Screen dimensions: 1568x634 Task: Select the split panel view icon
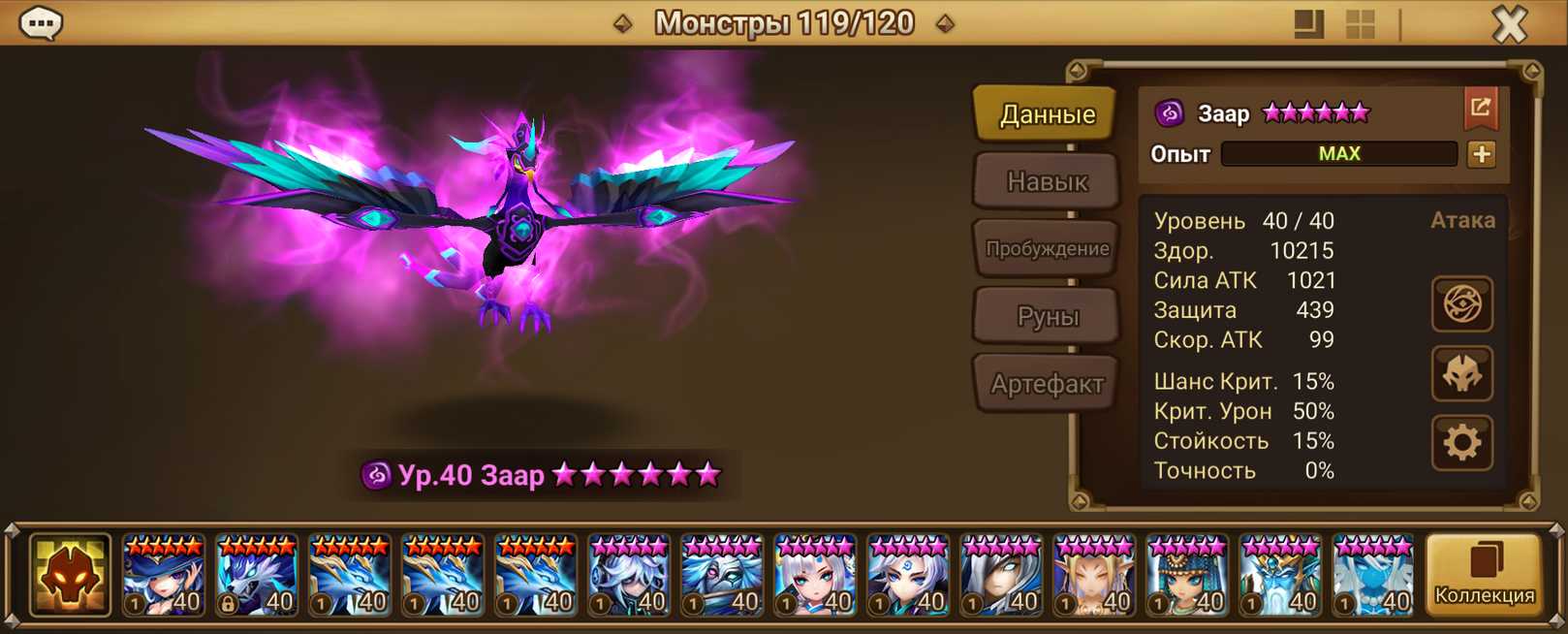1308,24
